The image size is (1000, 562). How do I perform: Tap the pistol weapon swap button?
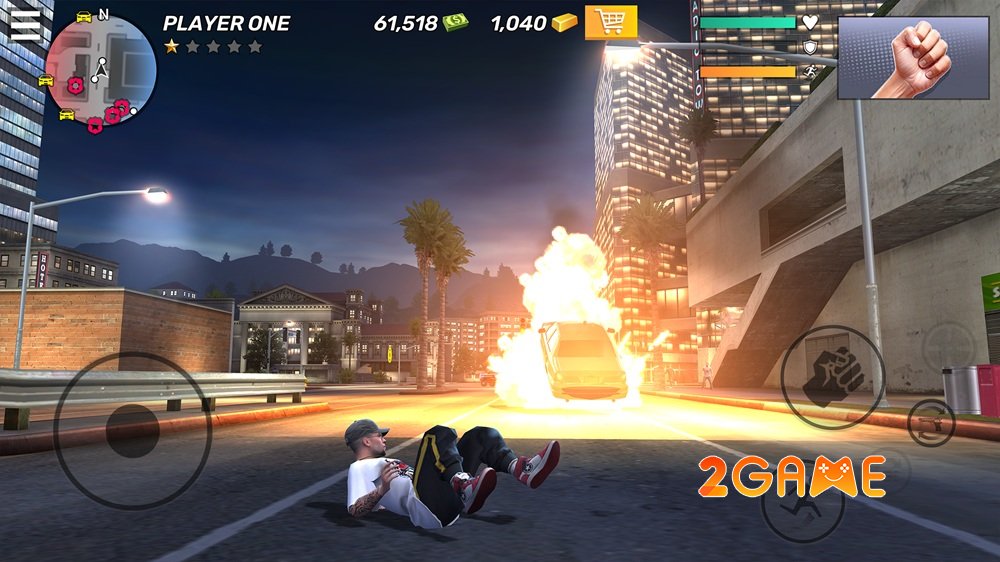(x=931, y=423)
